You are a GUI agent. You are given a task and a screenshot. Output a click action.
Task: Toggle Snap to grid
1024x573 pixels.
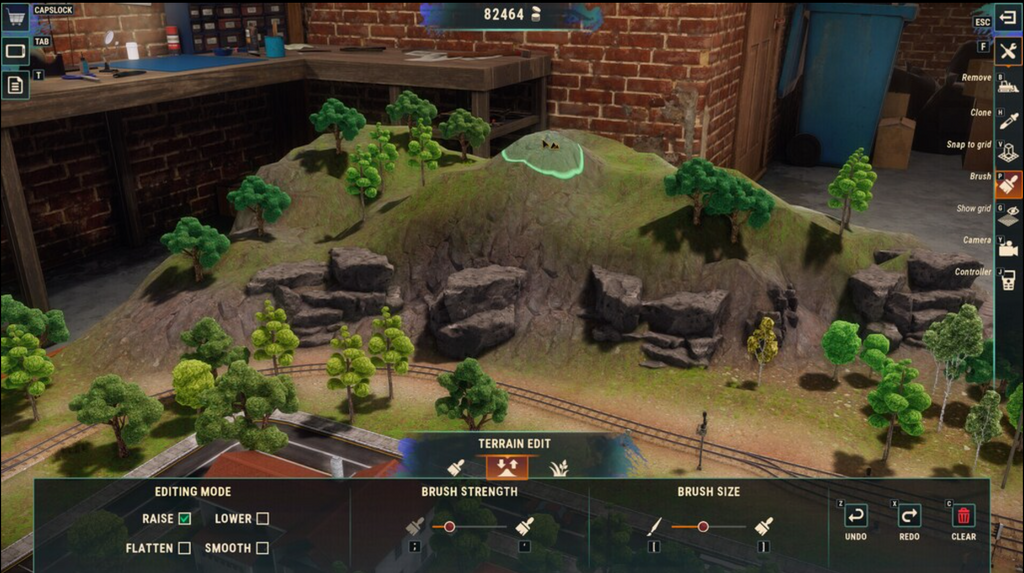point(1008,152)
